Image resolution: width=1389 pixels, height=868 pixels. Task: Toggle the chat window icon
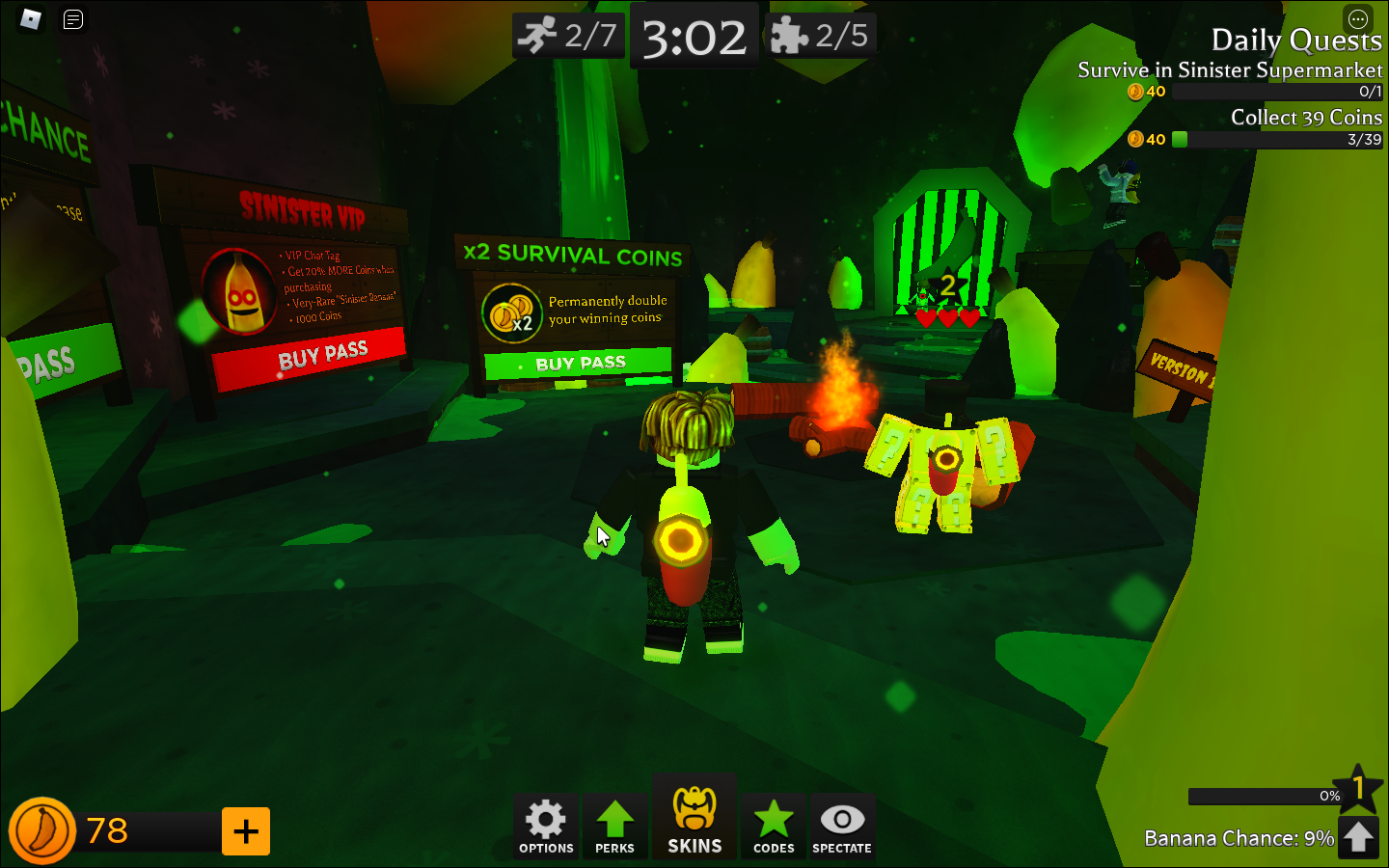[x=72, y=19]
